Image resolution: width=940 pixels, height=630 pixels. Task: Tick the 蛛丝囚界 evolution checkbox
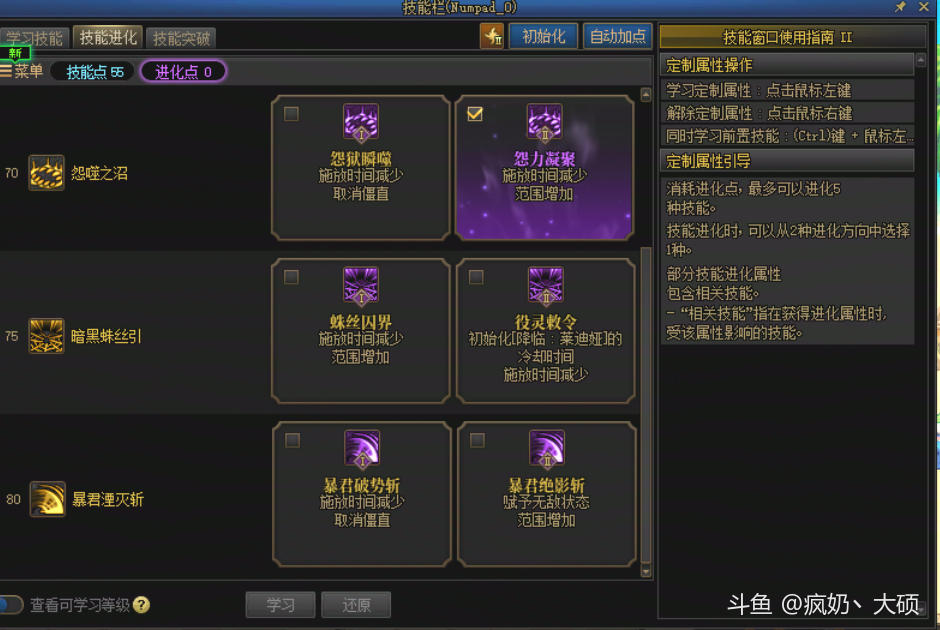(291, 277)
